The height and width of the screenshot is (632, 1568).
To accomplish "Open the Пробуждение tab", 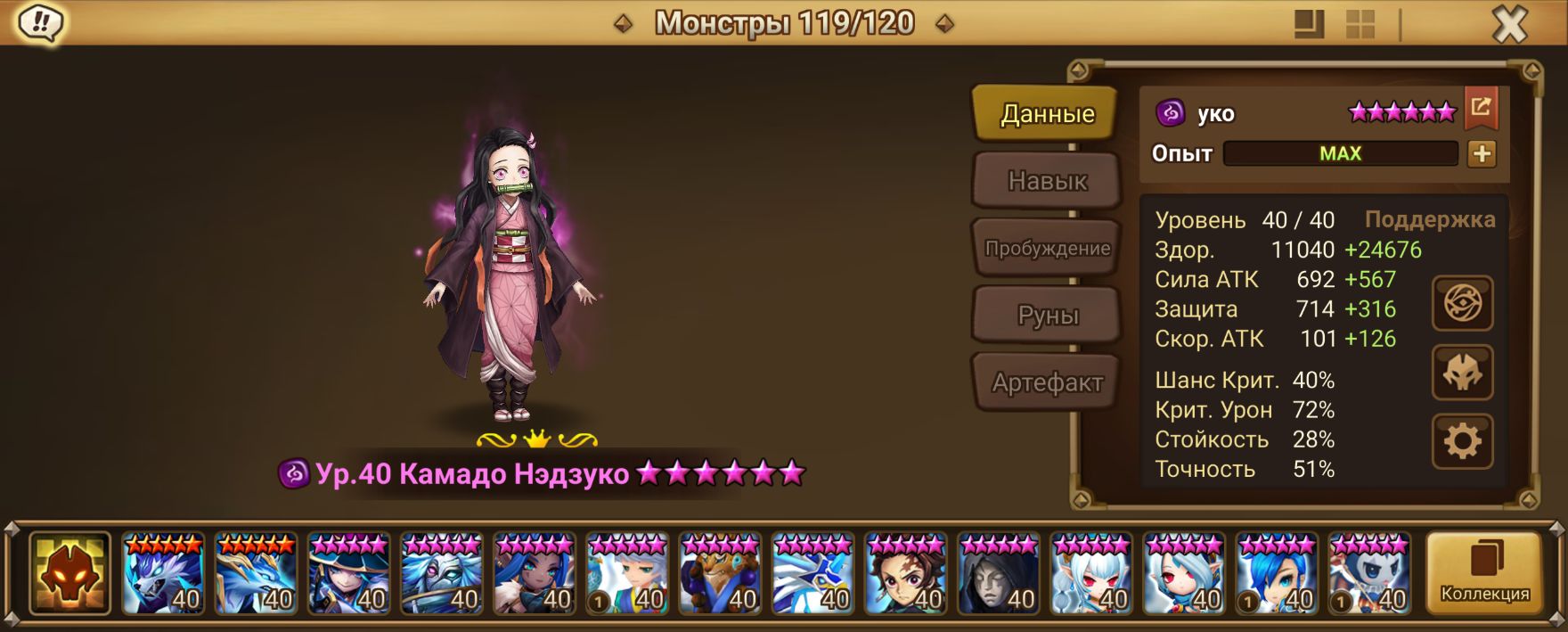I will [1047, 248].
